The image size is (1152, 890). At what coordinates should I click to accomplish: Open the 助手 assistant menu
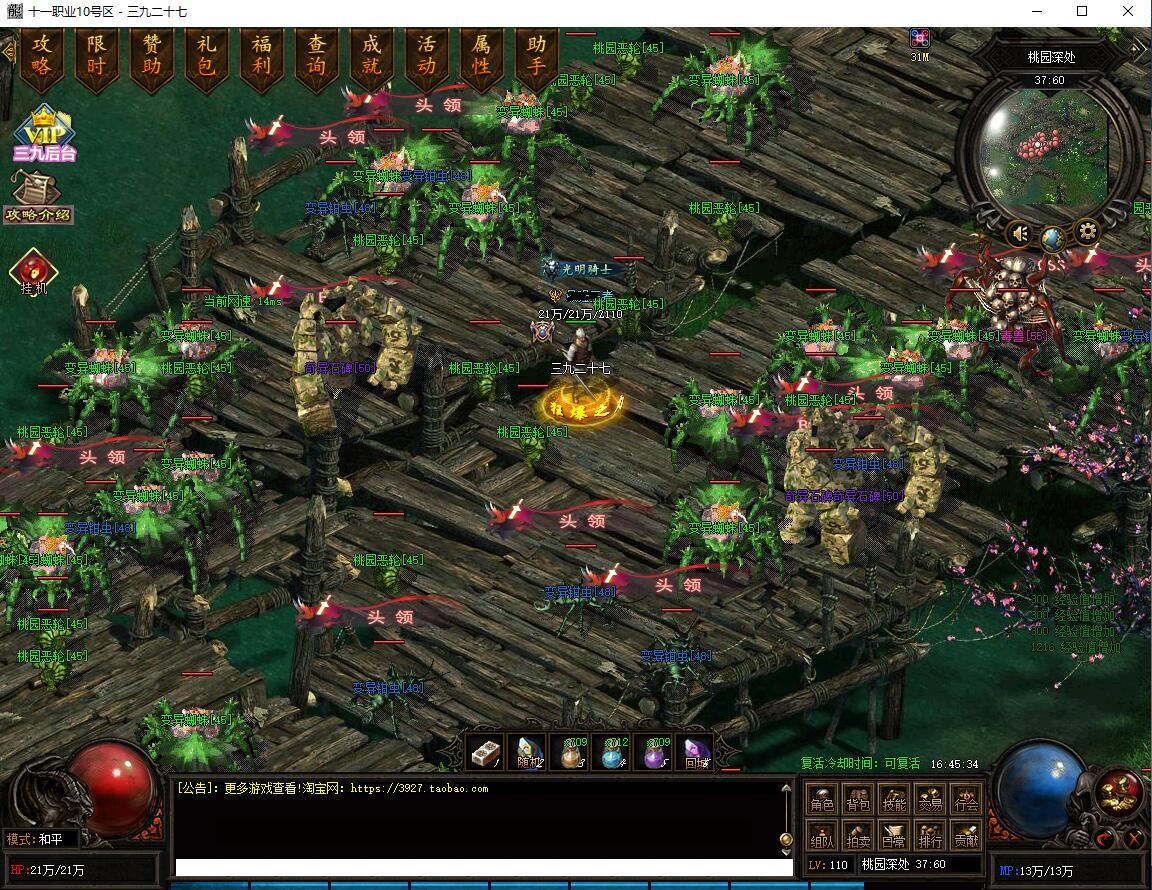click(x=537, y=56)
